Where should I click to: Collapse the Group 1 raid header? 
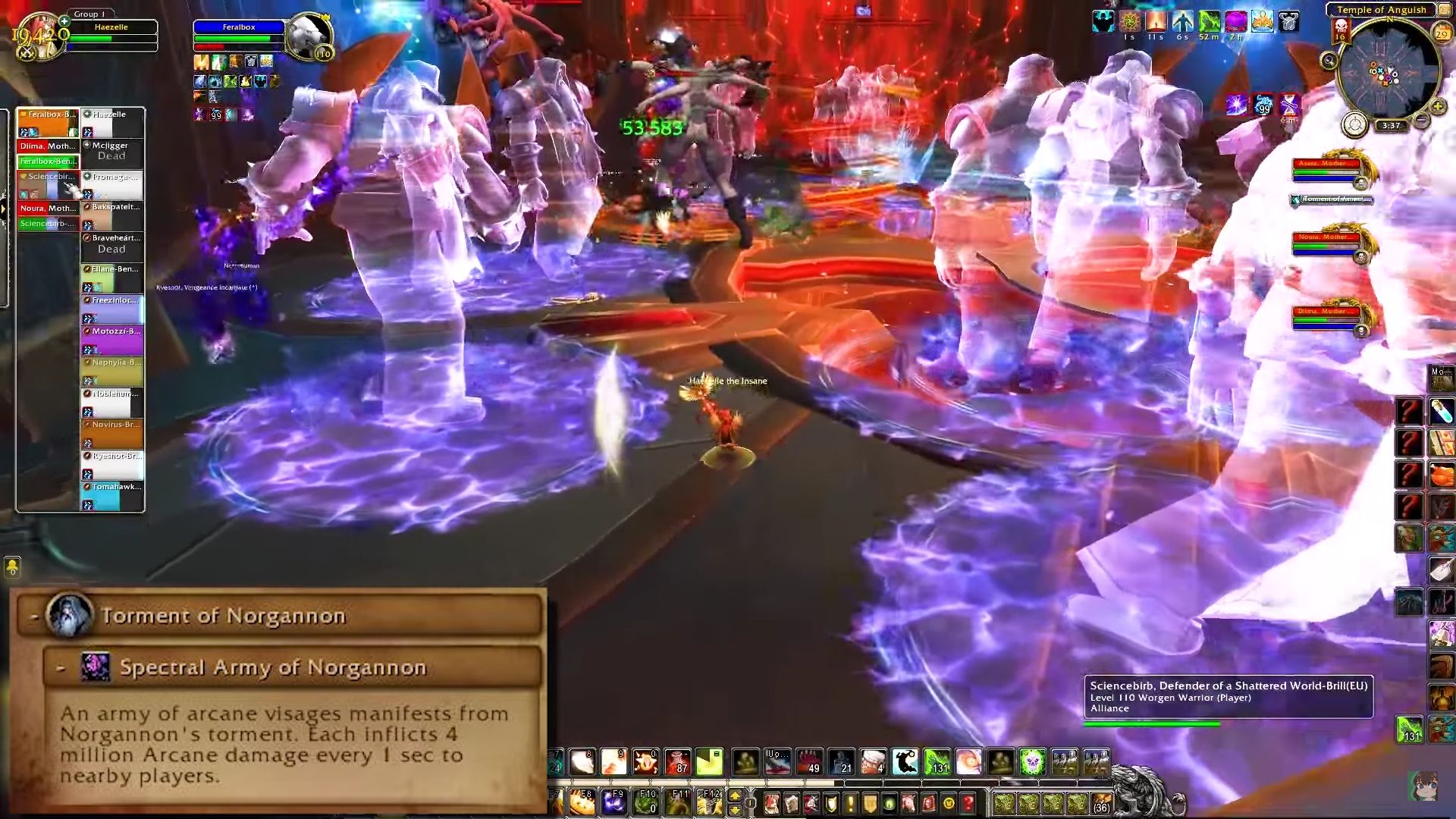(x=87, y=14)
